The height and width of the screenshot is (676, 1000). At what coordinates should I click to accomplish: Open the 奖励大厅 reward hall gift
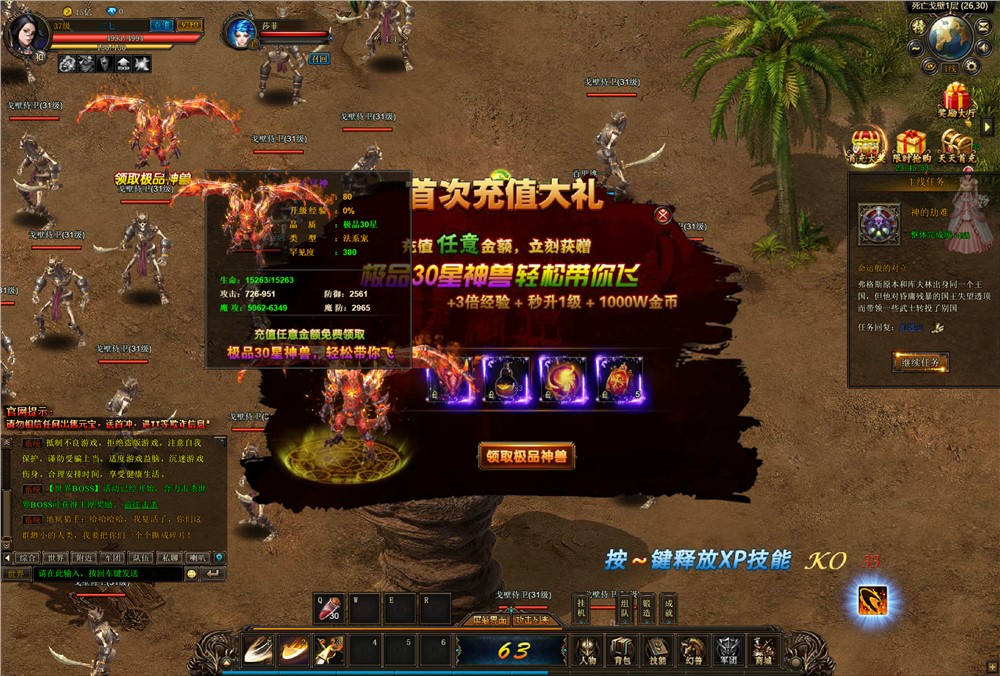click(957, 101)
